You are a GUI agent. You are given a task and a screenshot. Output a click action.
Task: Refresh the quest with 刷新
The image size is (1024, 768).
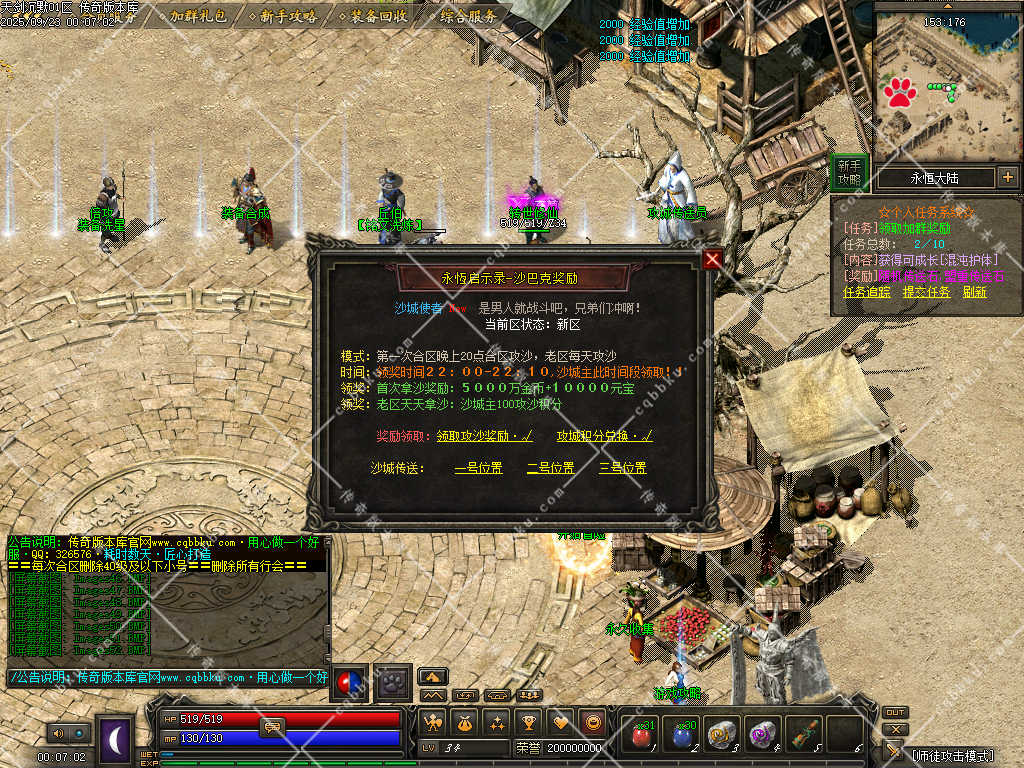click(975, 292)
